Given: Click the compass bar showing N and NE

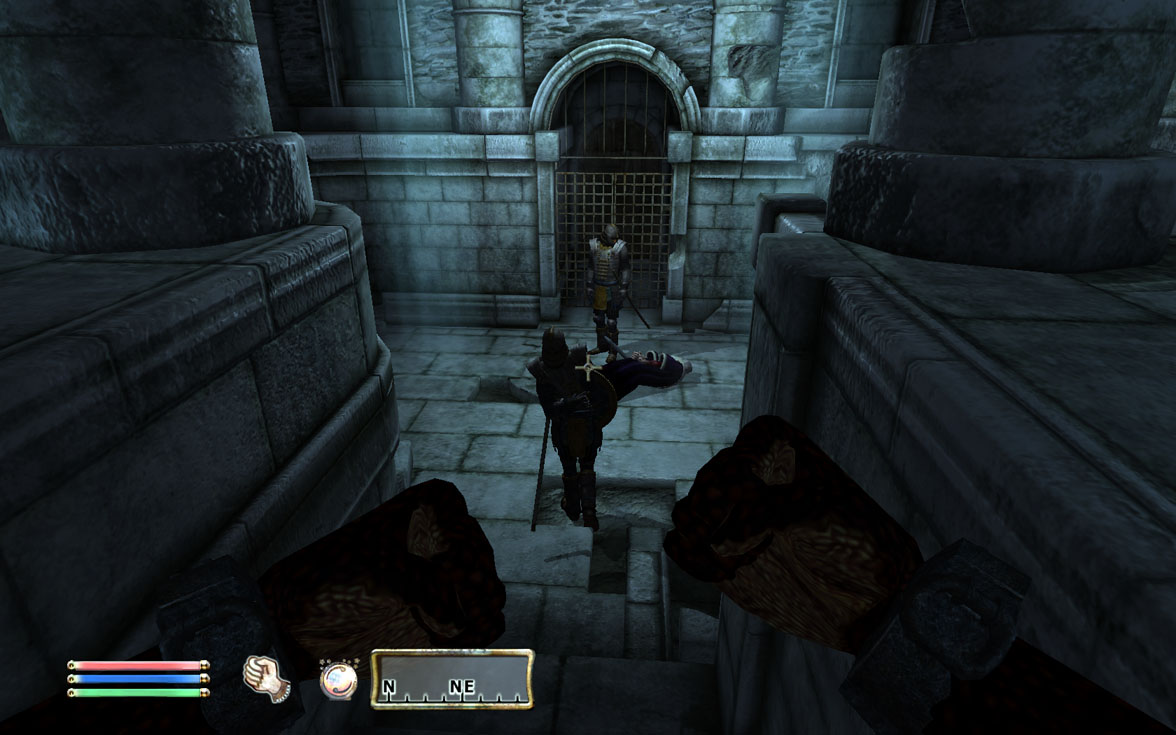Looking at the screenshot, I should point(452,679).
